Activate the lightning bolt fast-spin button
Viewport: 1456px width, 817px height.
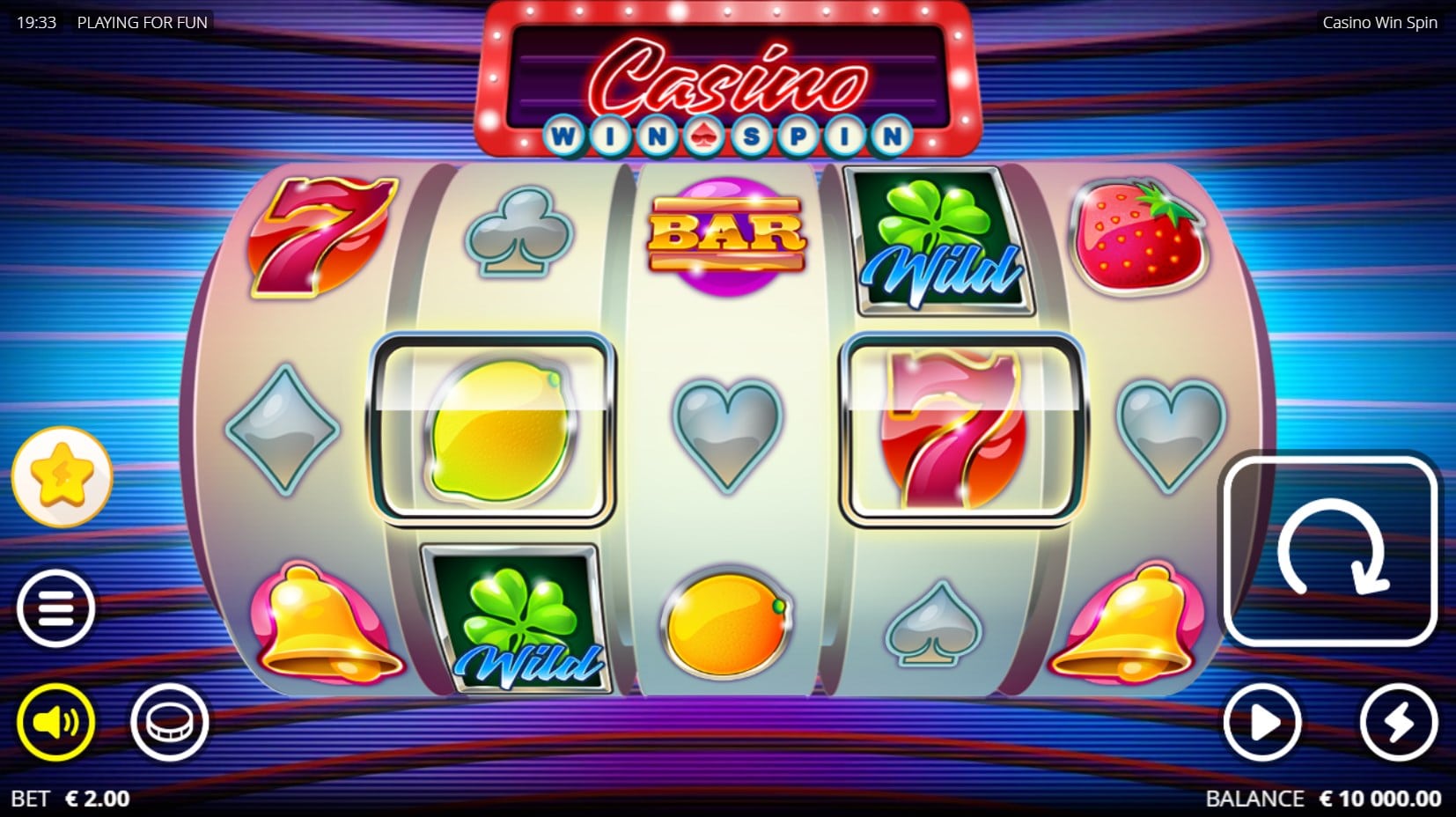click(x=1398, y=723)
